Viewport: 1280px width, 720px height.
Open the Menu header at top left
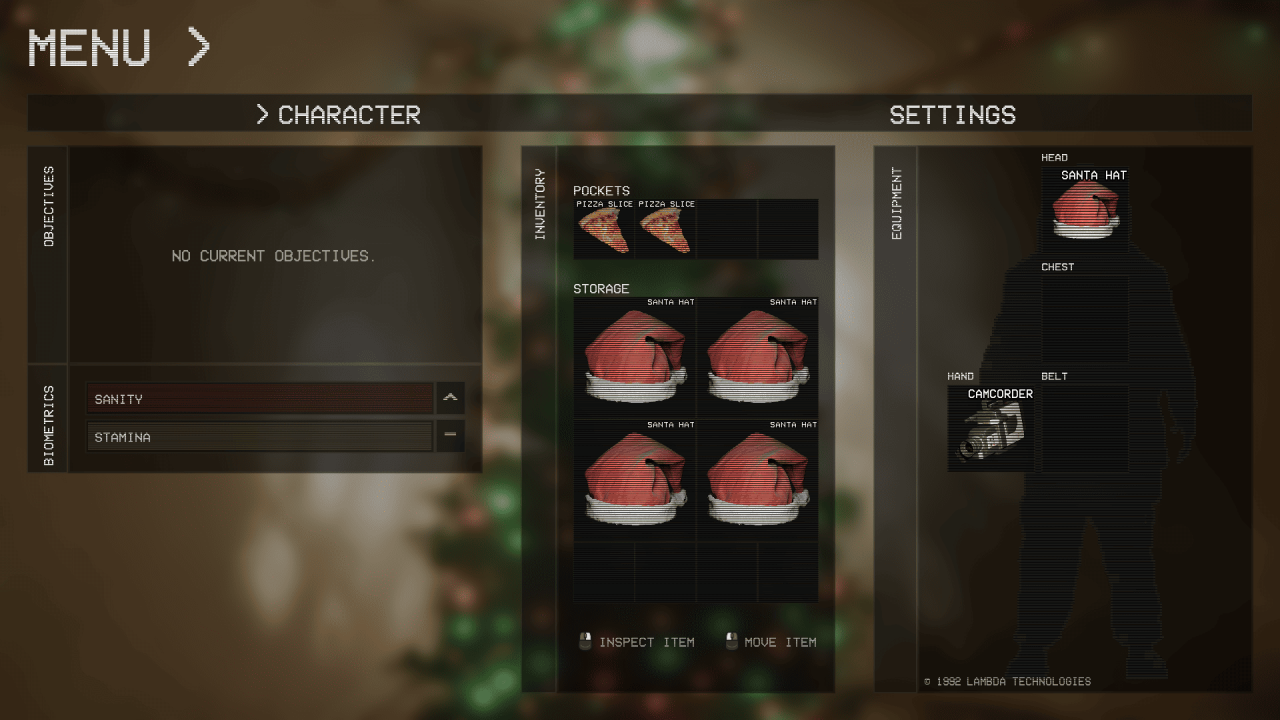(119, 47)
